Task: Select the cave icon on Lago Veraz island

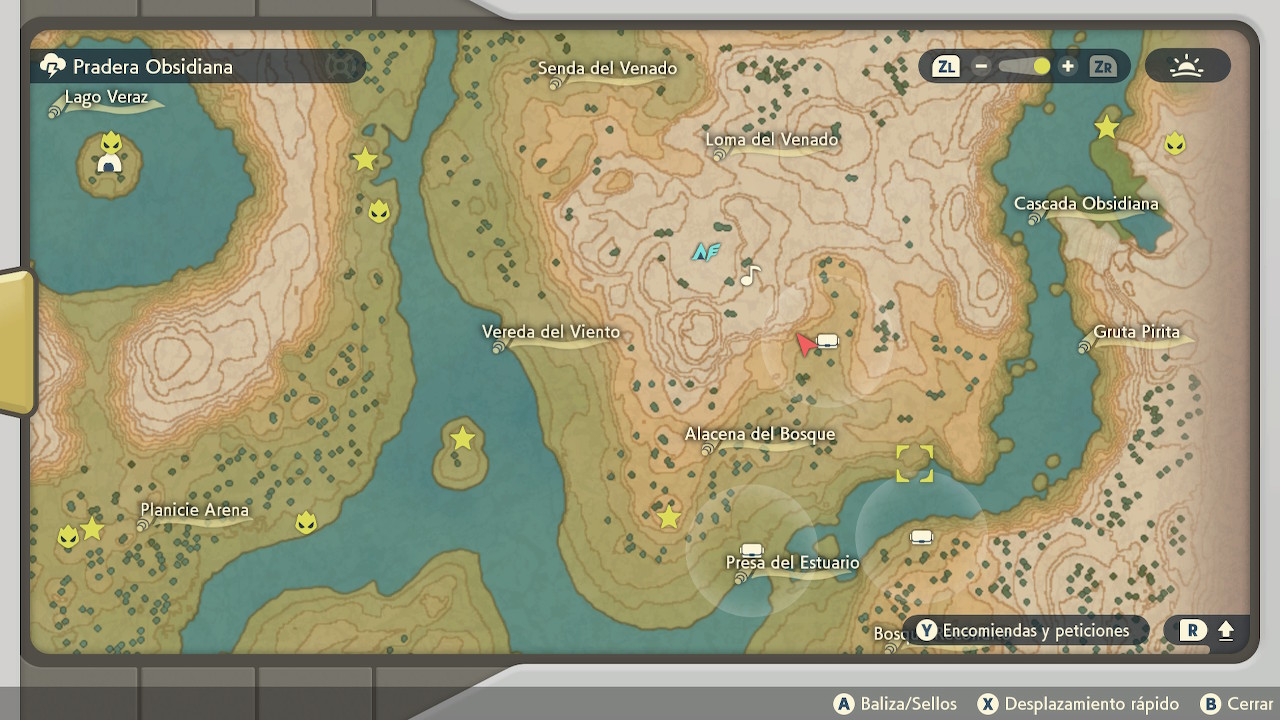Action: [109, 164]
